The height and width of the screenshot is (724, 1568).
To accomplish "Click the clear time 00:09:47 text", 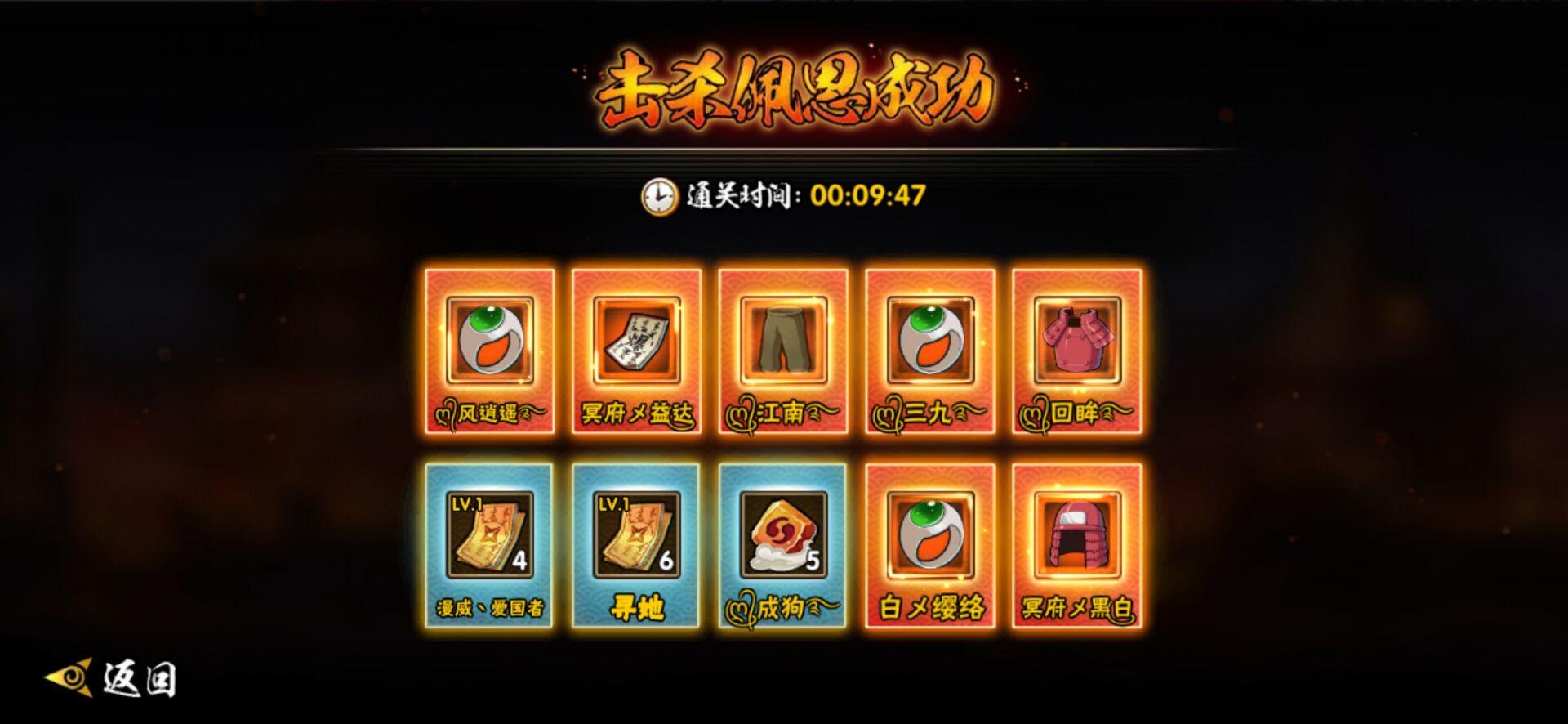I will 868,194.
